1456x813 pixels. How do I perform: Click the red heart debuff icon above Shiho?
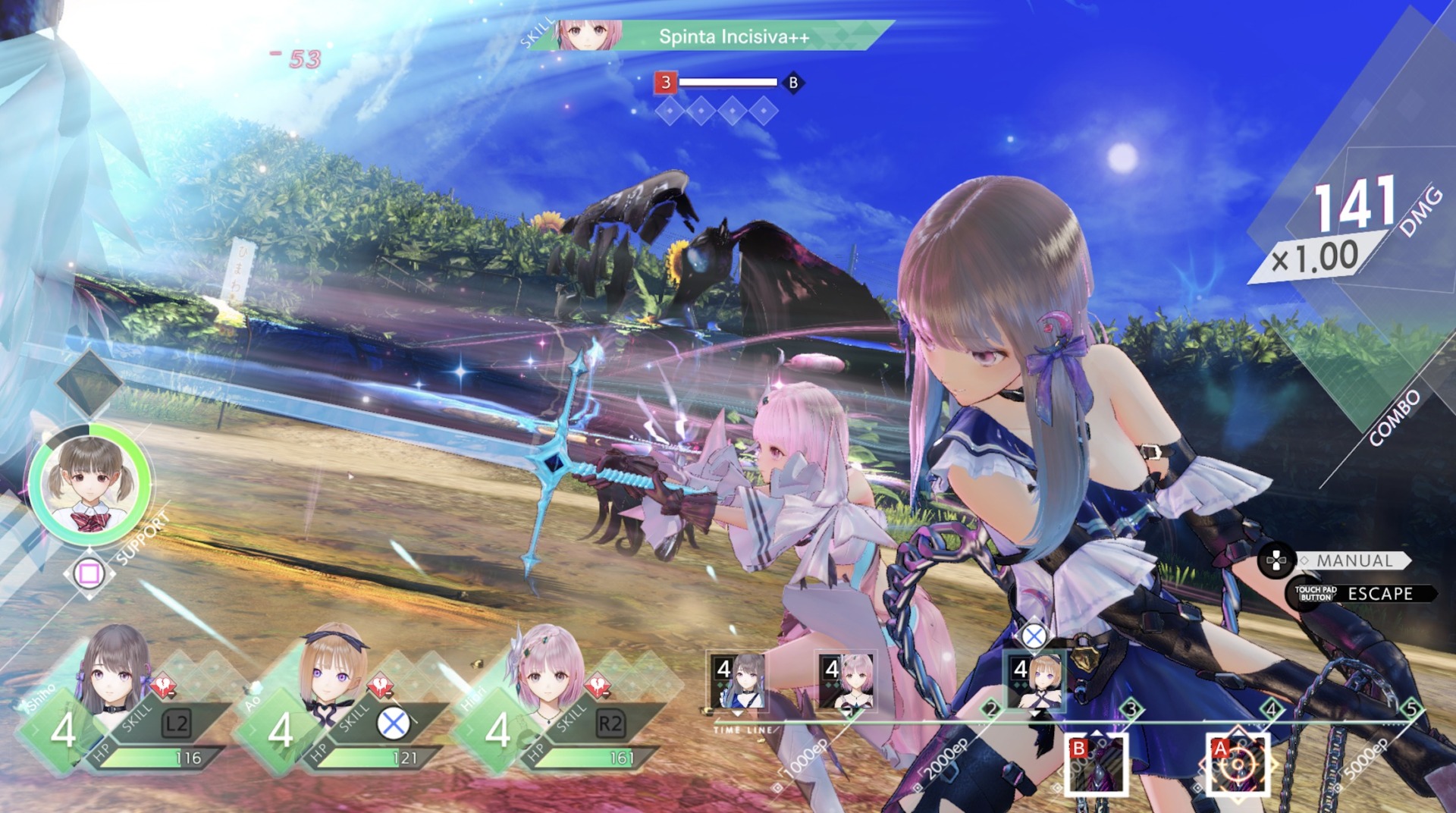[164, 685]
